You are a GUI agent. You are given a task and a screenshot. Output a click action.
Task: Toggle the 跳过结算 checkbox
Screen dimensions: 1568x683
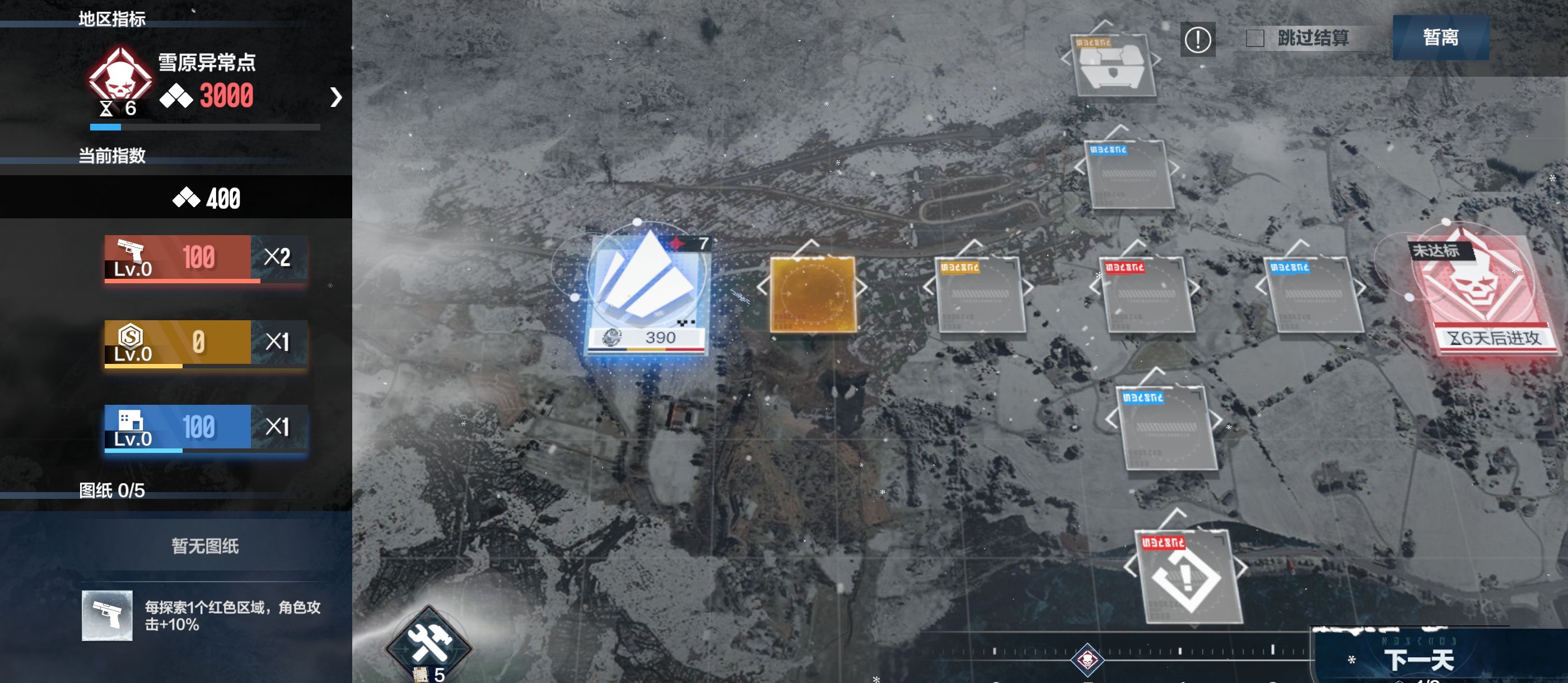tap(1254, 39)
